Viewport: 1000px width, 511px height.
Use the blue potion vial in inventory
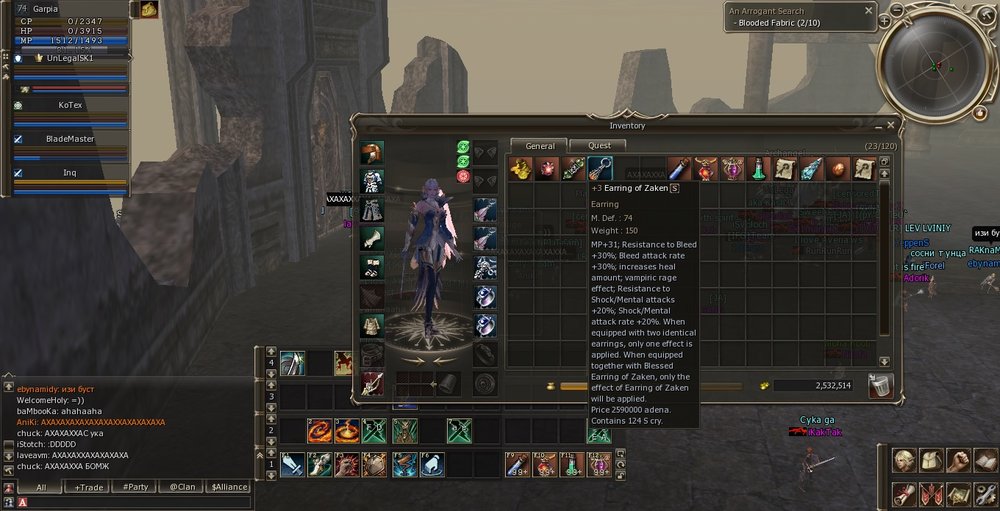click(x=679, y=168)
